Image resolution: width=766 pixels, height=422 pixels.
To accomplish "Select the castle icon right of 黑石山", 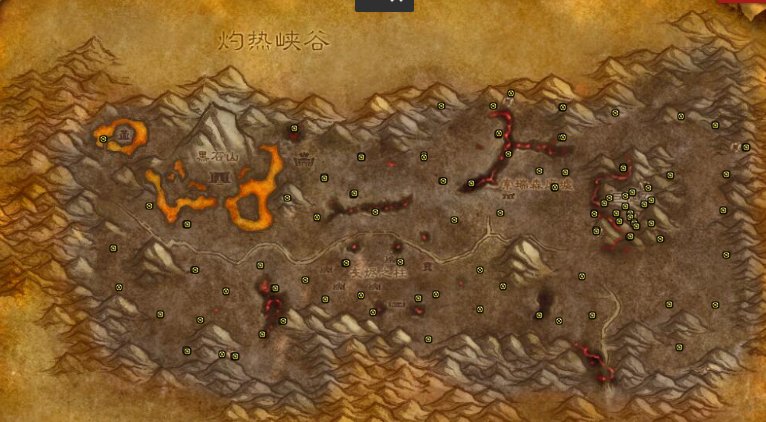I will point(303,157).
